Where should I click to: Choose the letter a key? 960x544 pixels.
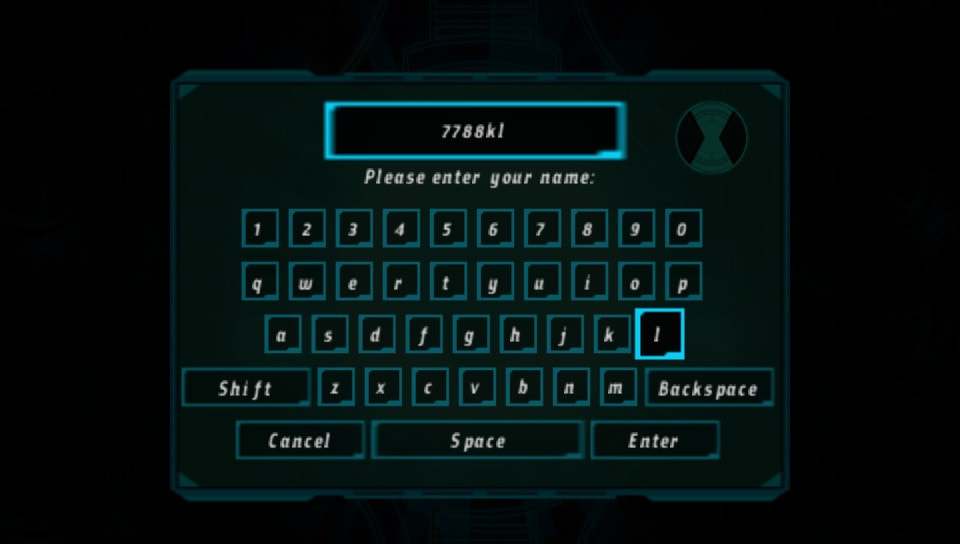(282, 335)
